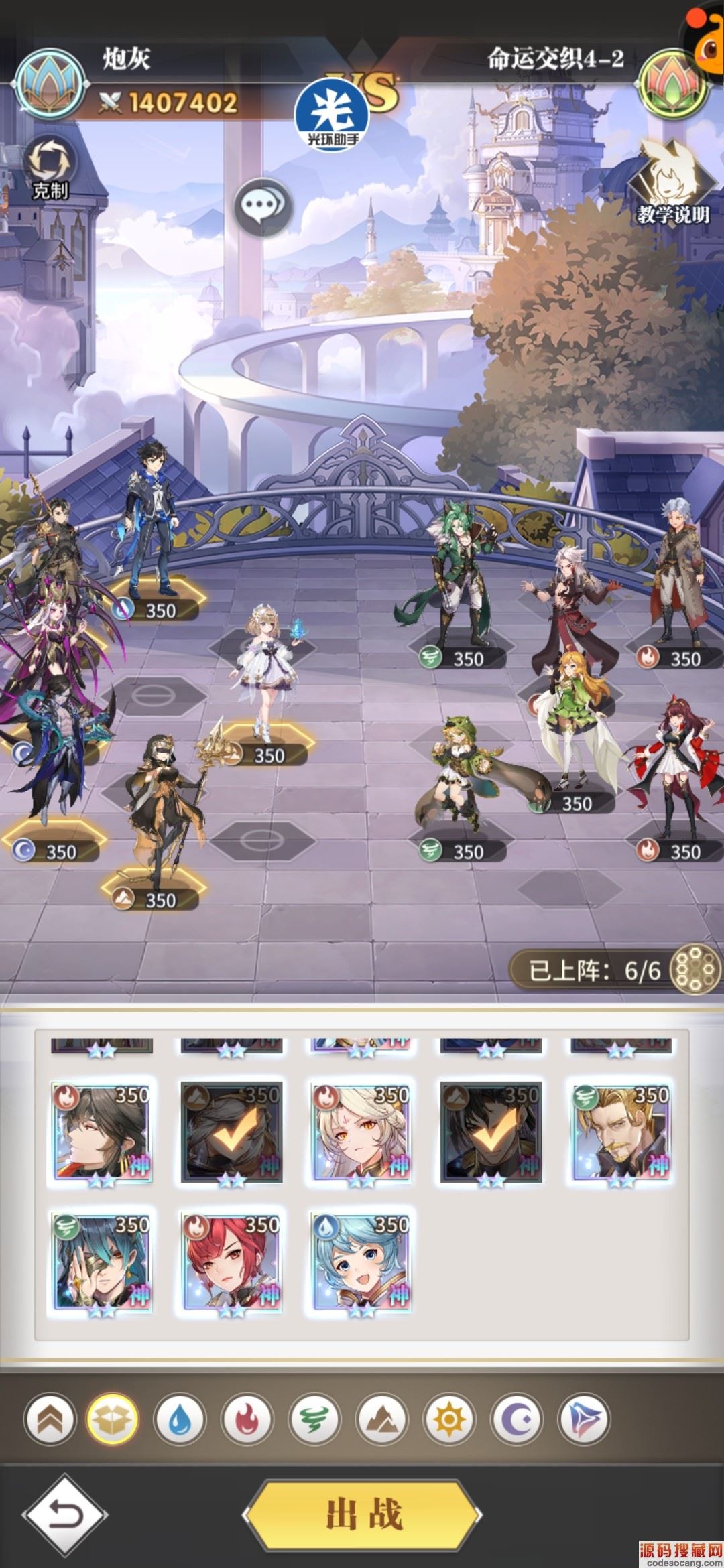Select the red-haired fire hero portrait
Screen dimensions: 724x1568
click(231, 1262)
